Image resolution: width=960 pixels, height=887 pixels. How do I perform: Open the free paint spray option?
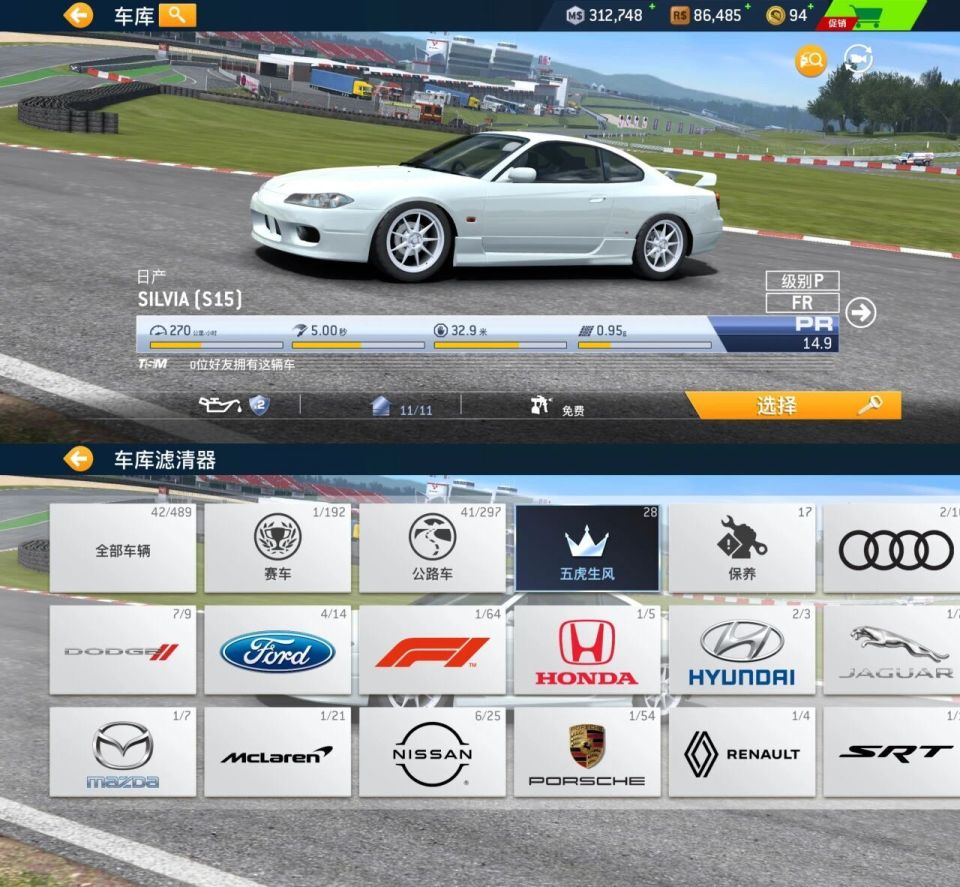(556, 406)
